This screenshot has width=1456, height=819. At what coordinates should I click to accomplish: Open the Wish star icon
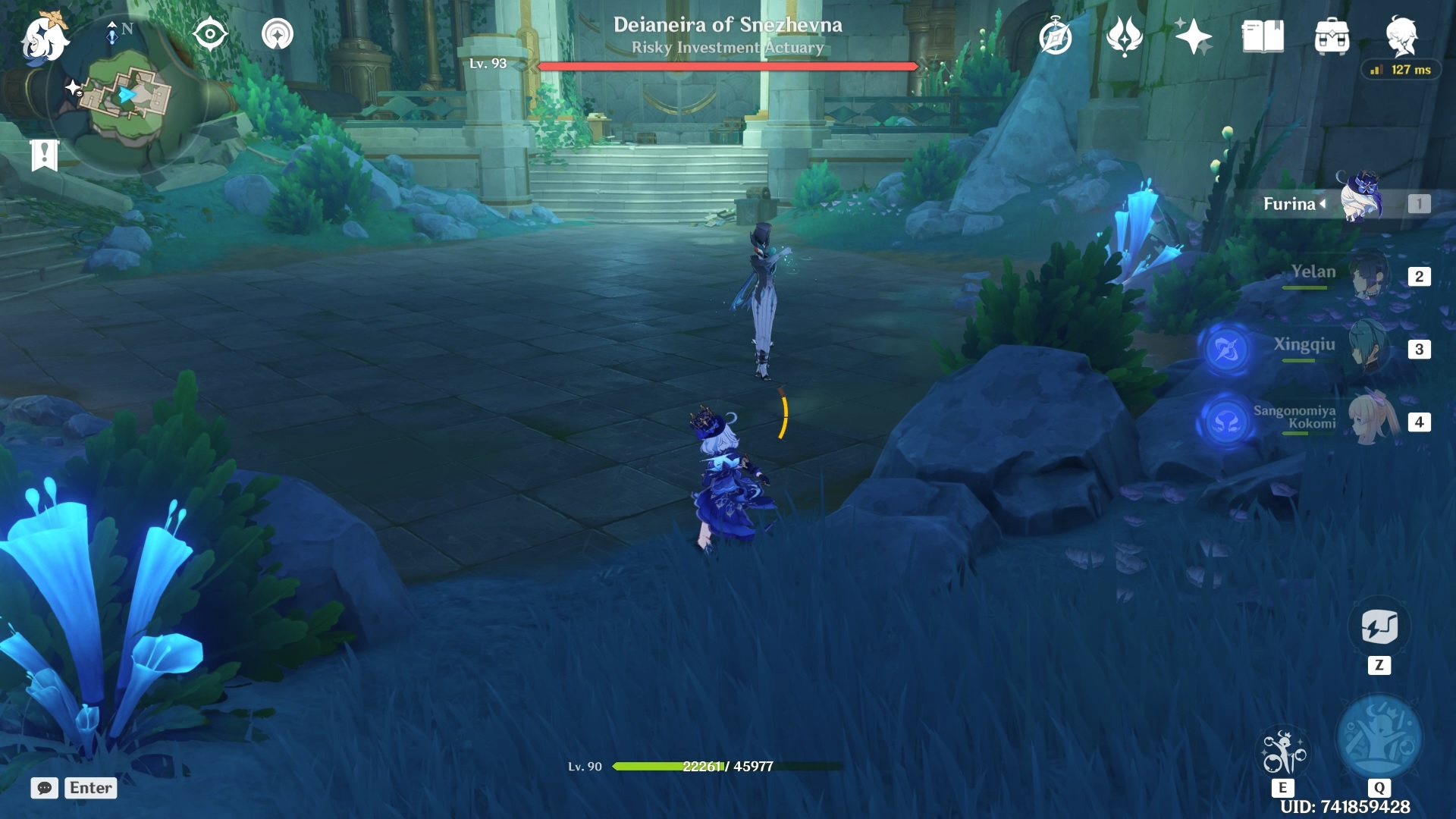tap(1193, 36)
